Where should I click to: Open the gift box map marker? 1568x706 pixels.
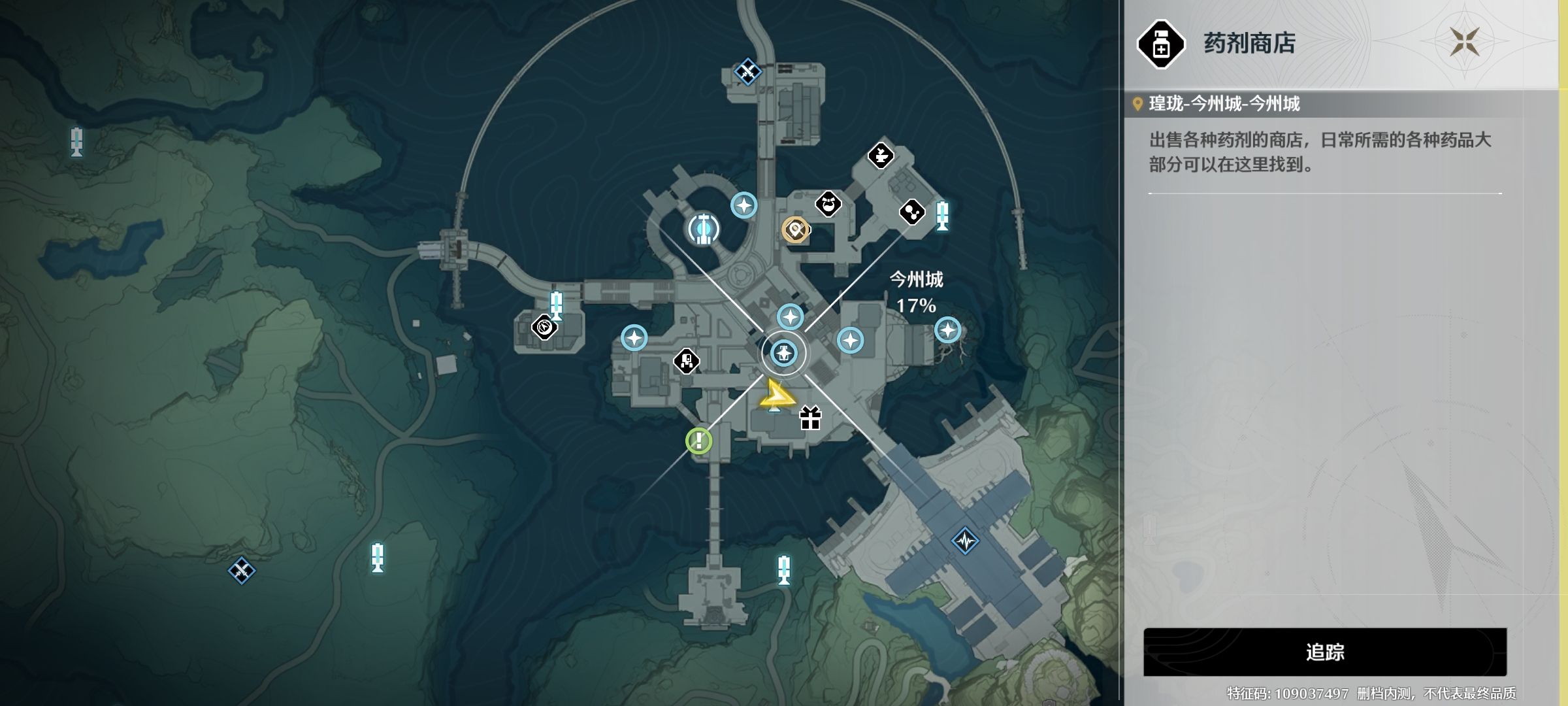tap(810, 418)
